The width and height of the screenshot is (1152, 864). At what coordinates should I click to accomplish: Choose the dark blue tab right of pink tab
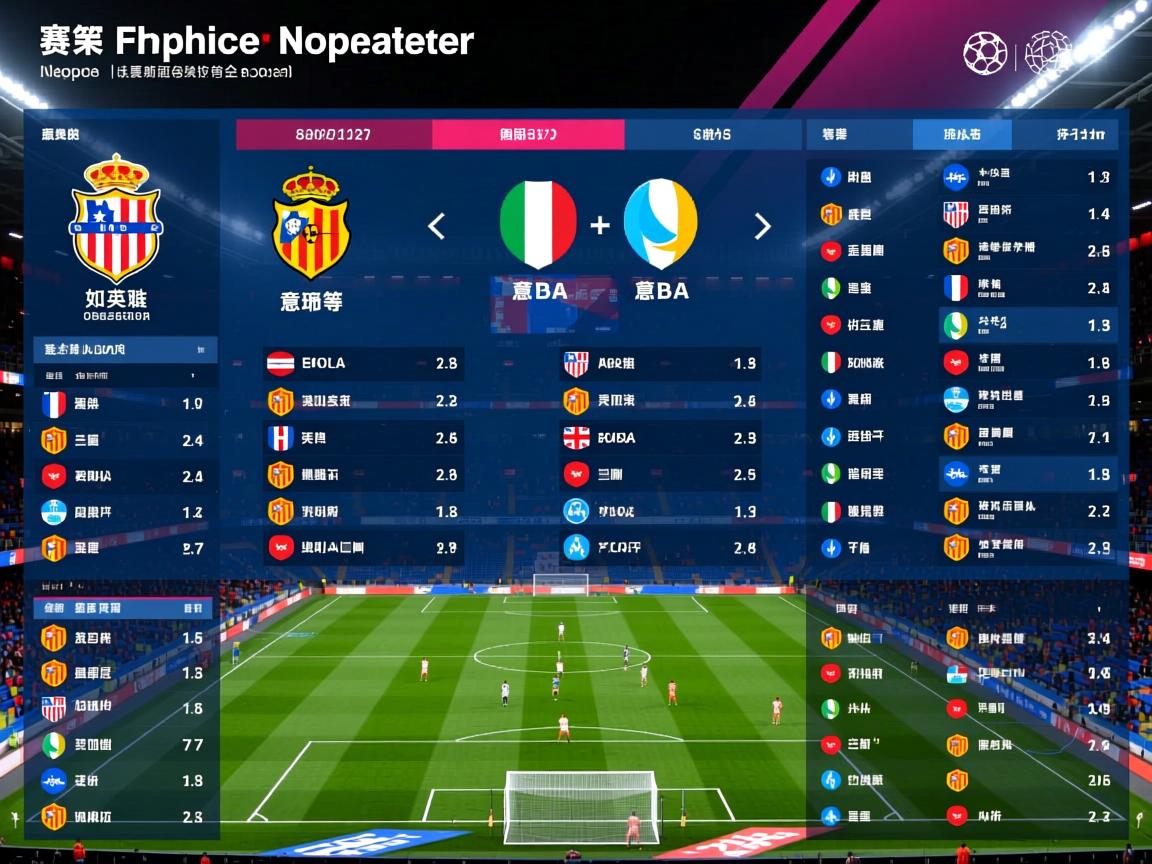(x=712, y=134)
